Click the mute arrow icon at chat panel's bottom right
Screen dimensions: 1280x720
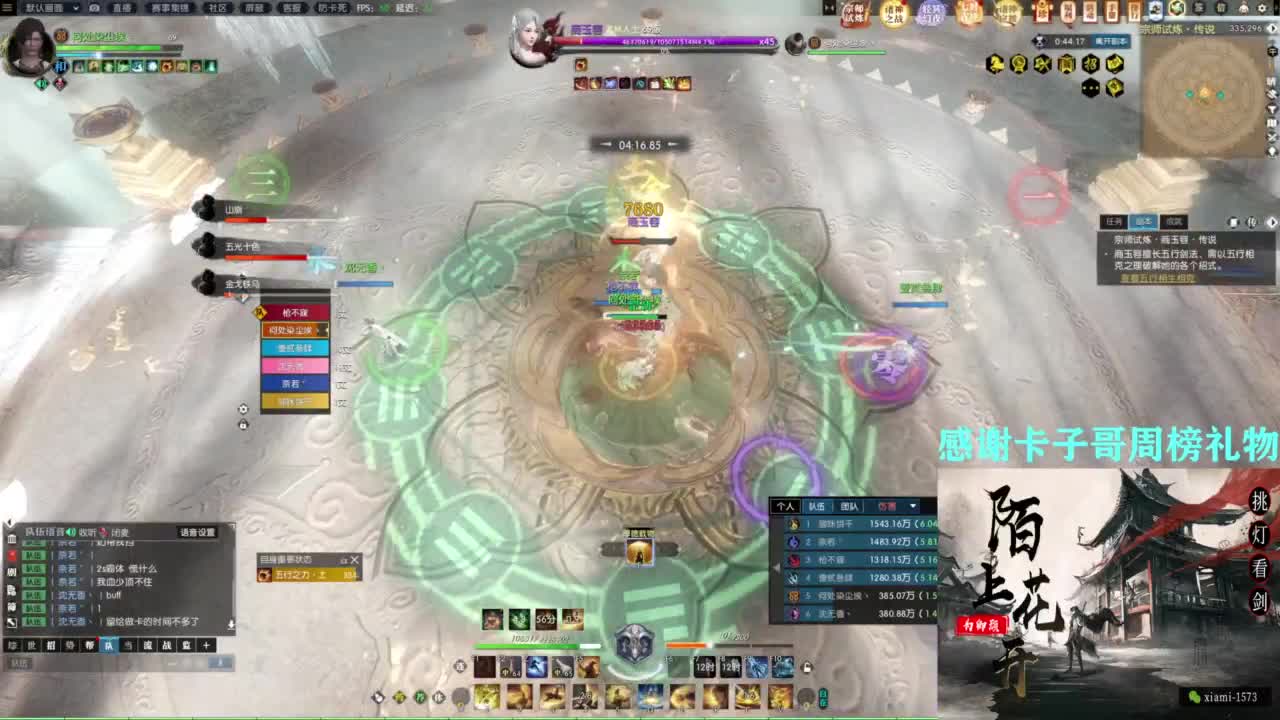232,624
